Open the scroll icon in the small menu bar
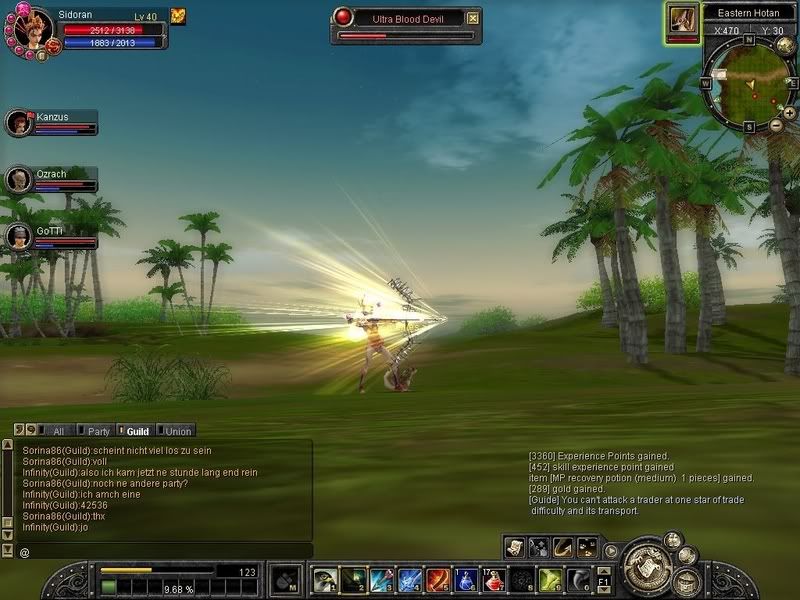This screenshot has height=600, width=800. pyautogui.click(x=515, y=547)
